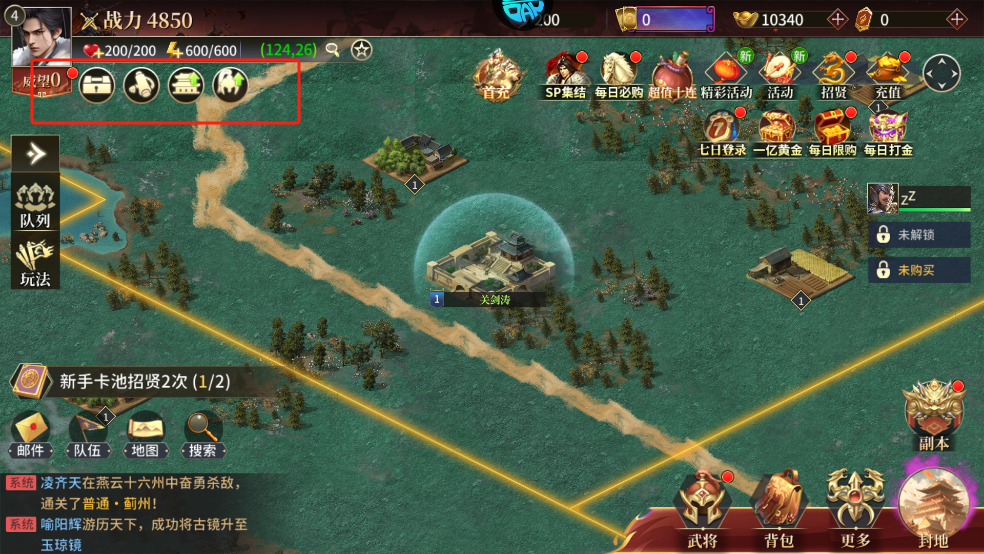984x554 pixels.
Task: Open the 招贤 recruitment icon
Action: coord(833,73)
